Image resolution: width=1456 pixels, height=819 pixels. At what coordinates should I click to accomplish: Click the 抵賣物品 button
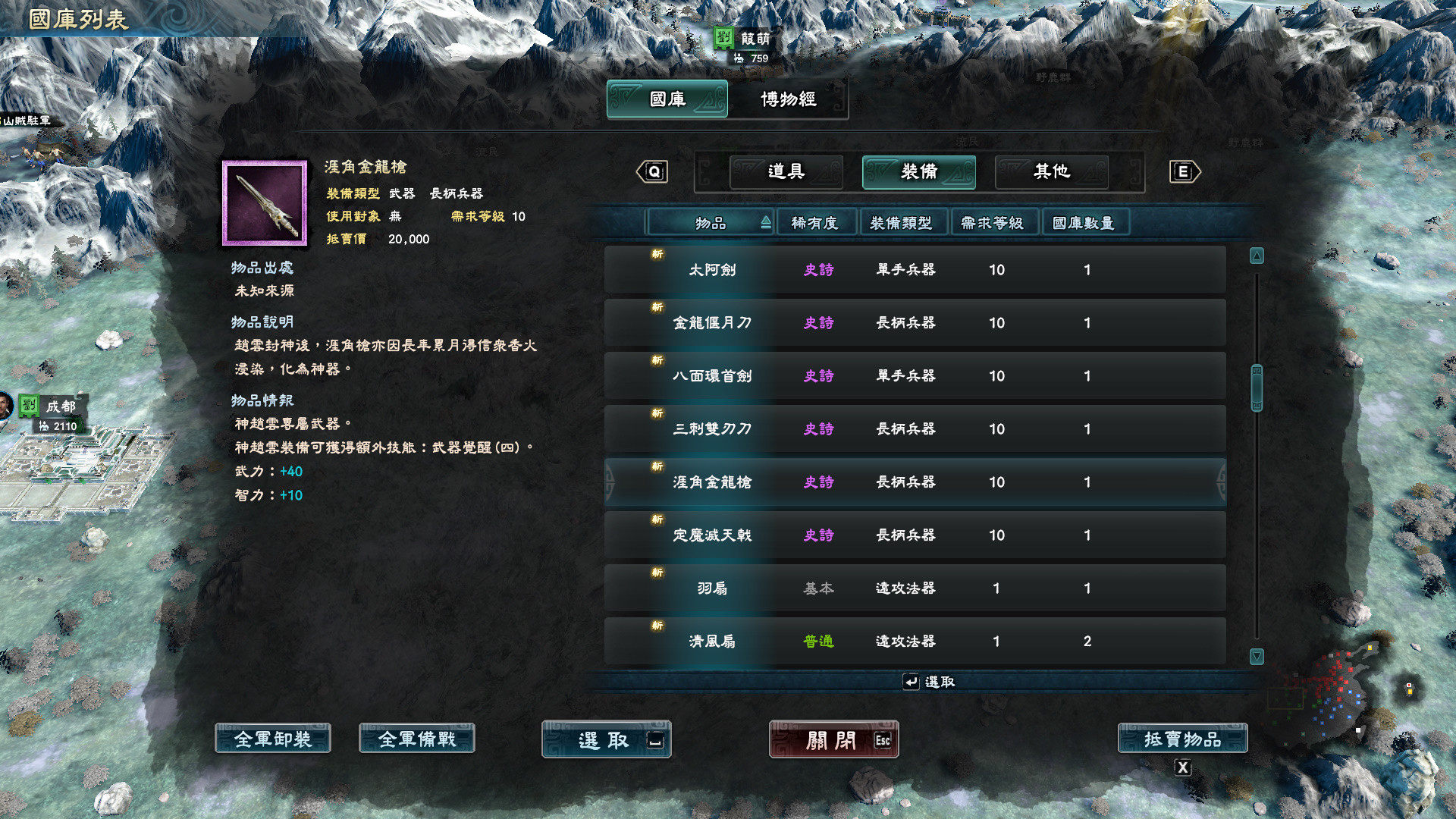click(1183, 738)
